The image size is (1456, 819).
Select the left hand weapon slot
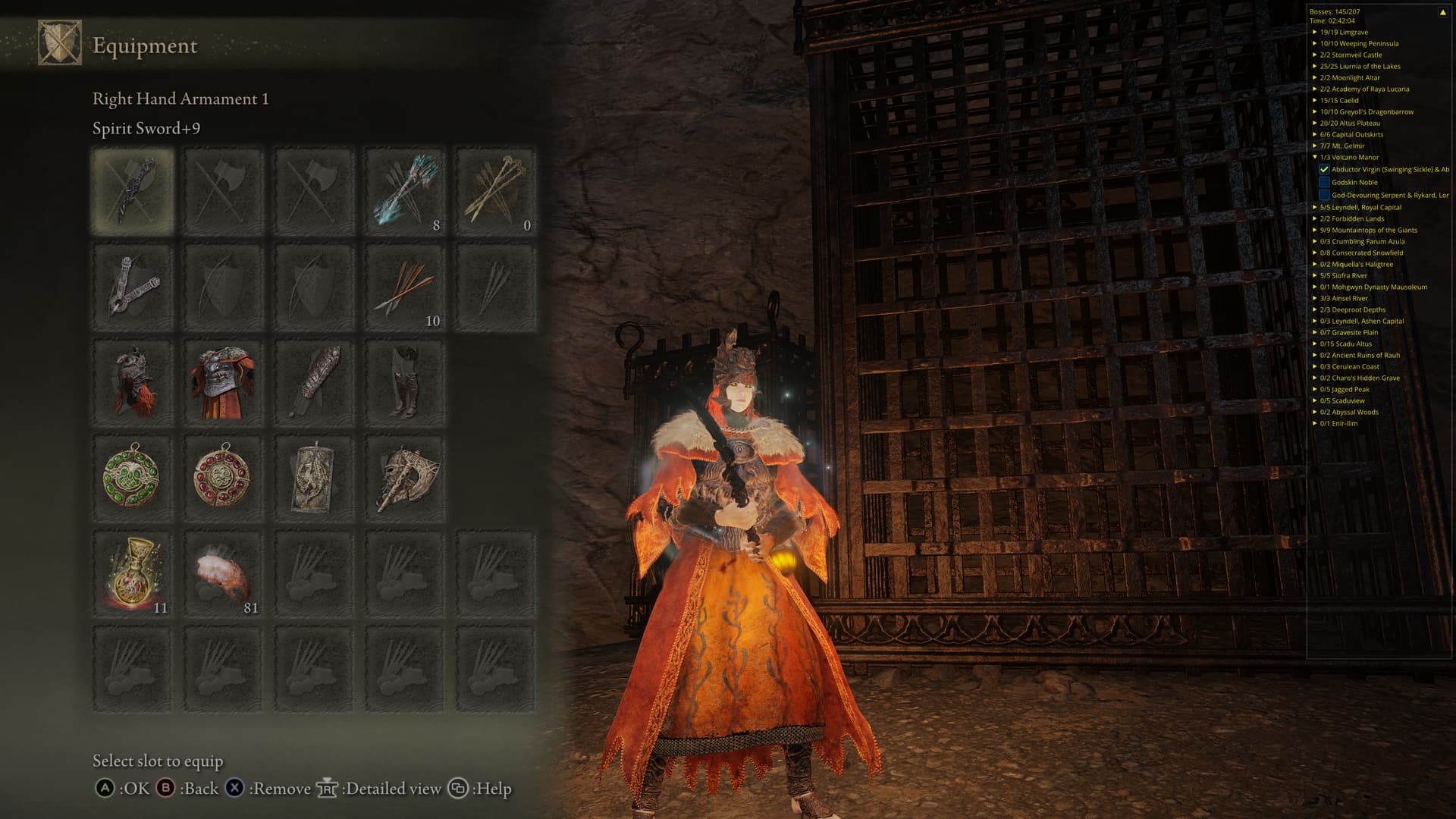pyautogui.click(x=133, y=287)
